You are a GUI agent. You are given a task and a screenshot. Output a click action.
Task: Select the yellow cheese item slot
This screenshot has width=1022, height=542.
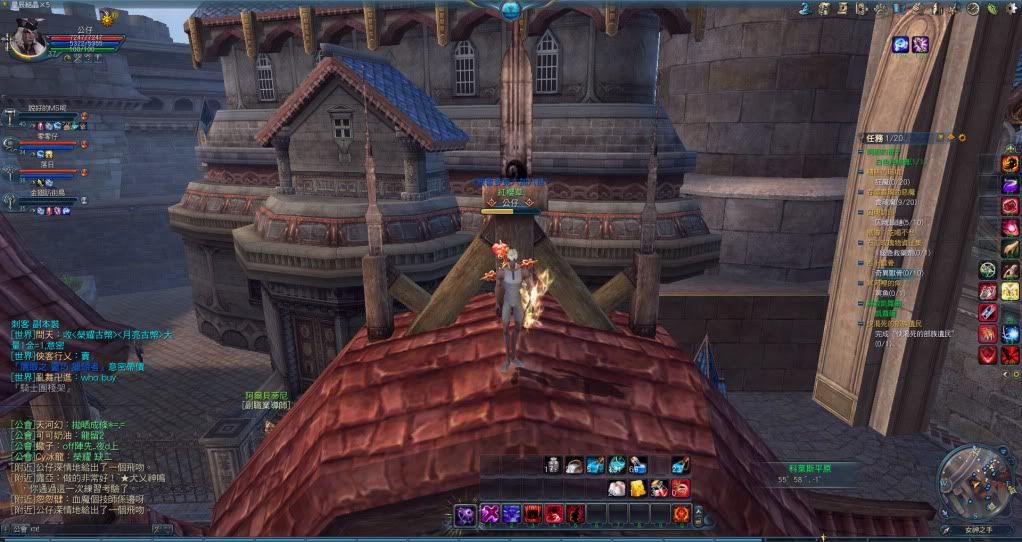click(637, 488)
